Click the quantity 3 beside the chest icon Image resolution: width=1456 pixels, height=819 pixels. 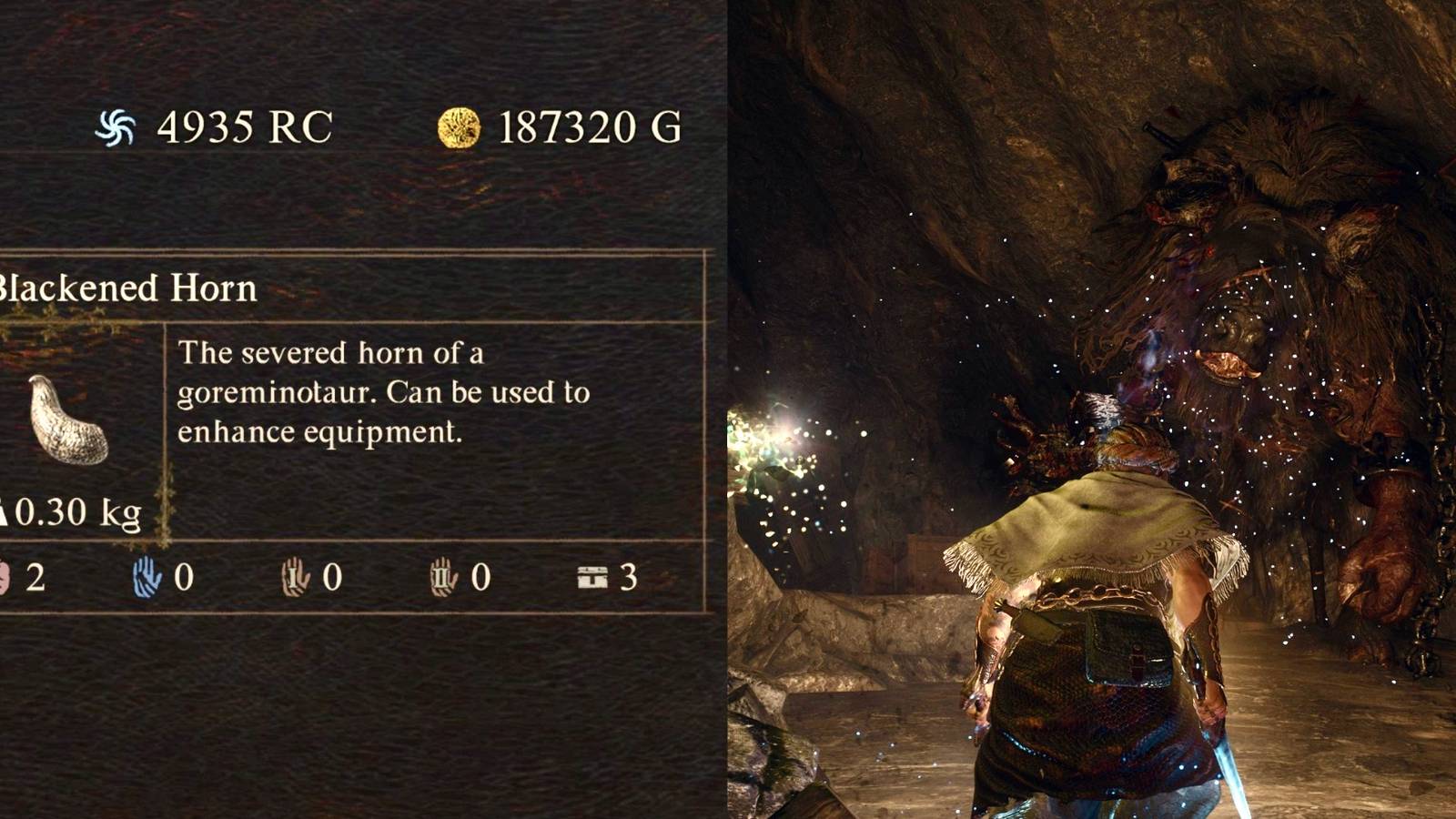[628, 575]
